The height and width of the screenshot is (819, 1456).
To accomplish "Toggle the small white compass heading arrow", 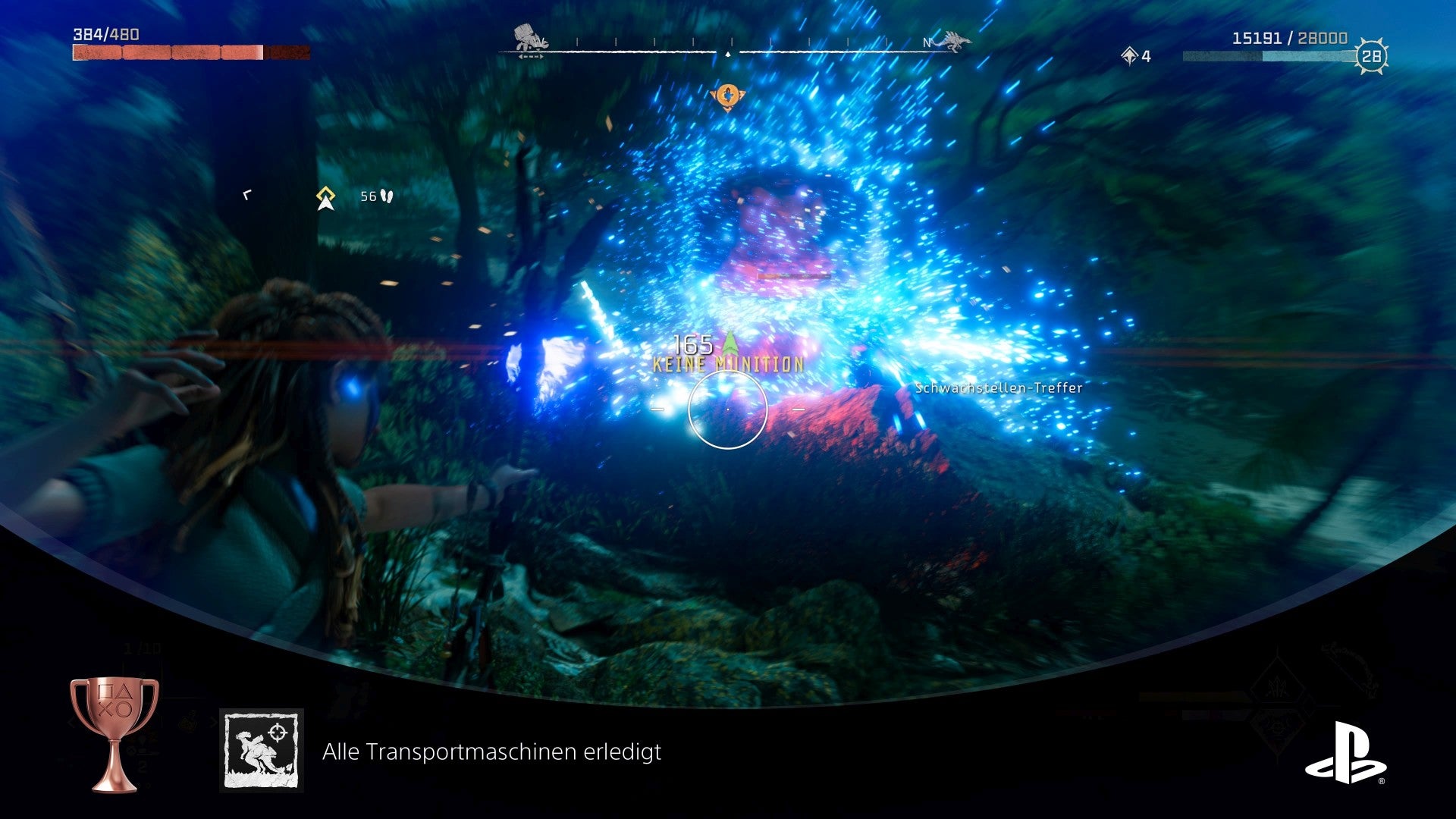I will point(728,54).
